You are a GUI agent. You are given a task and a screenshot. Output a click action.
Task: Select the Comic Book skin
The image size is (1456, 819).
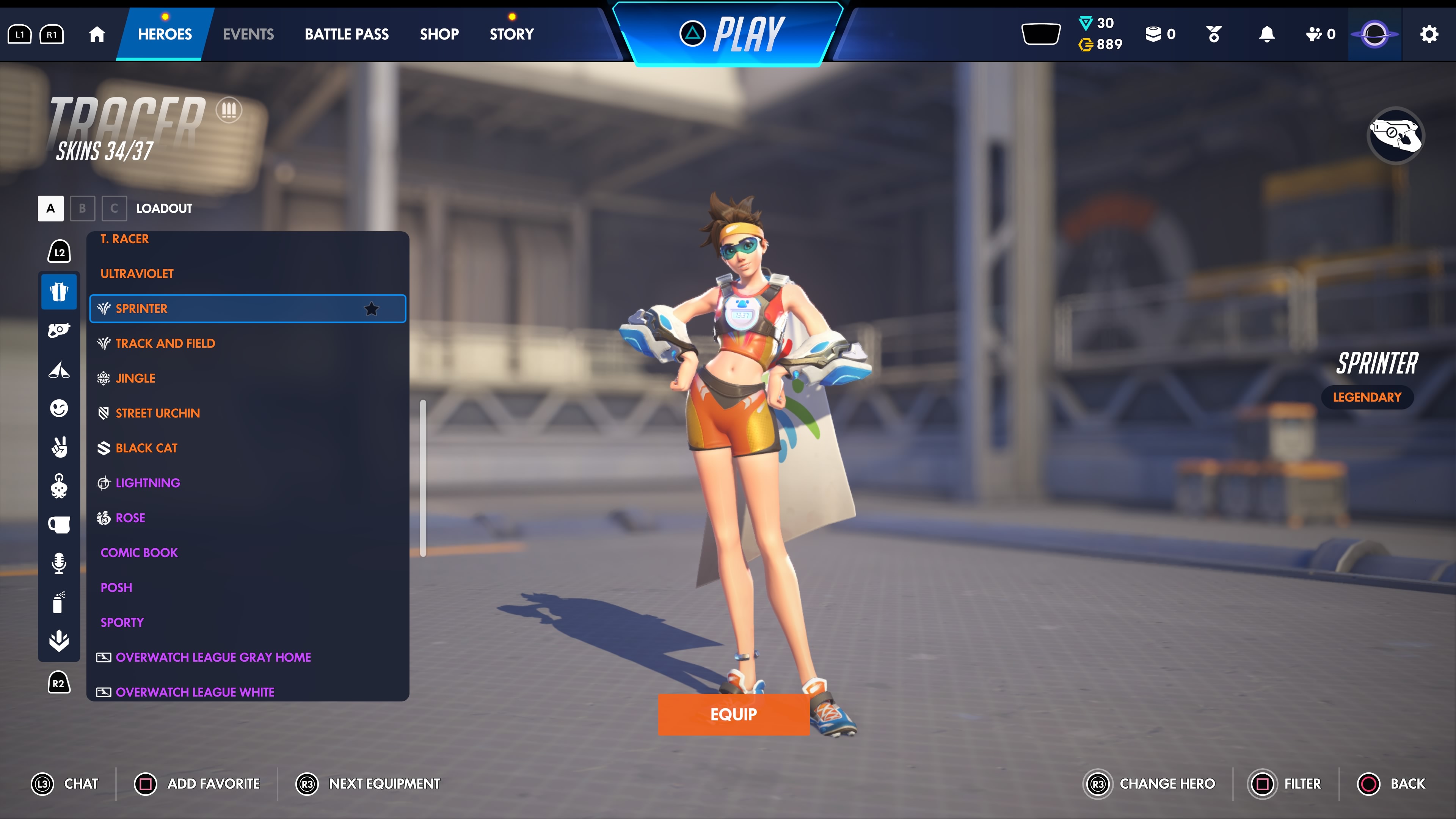(x=139, y=552)
